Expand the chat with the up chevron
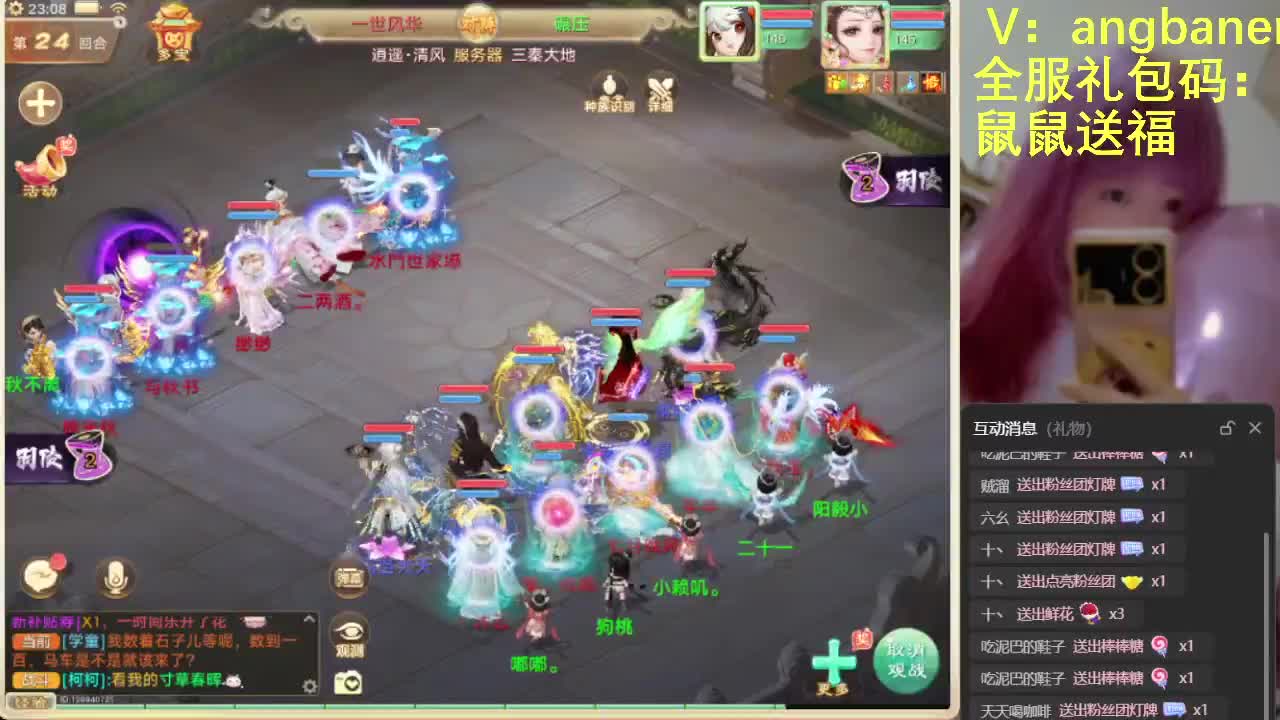 click(308, 618)
